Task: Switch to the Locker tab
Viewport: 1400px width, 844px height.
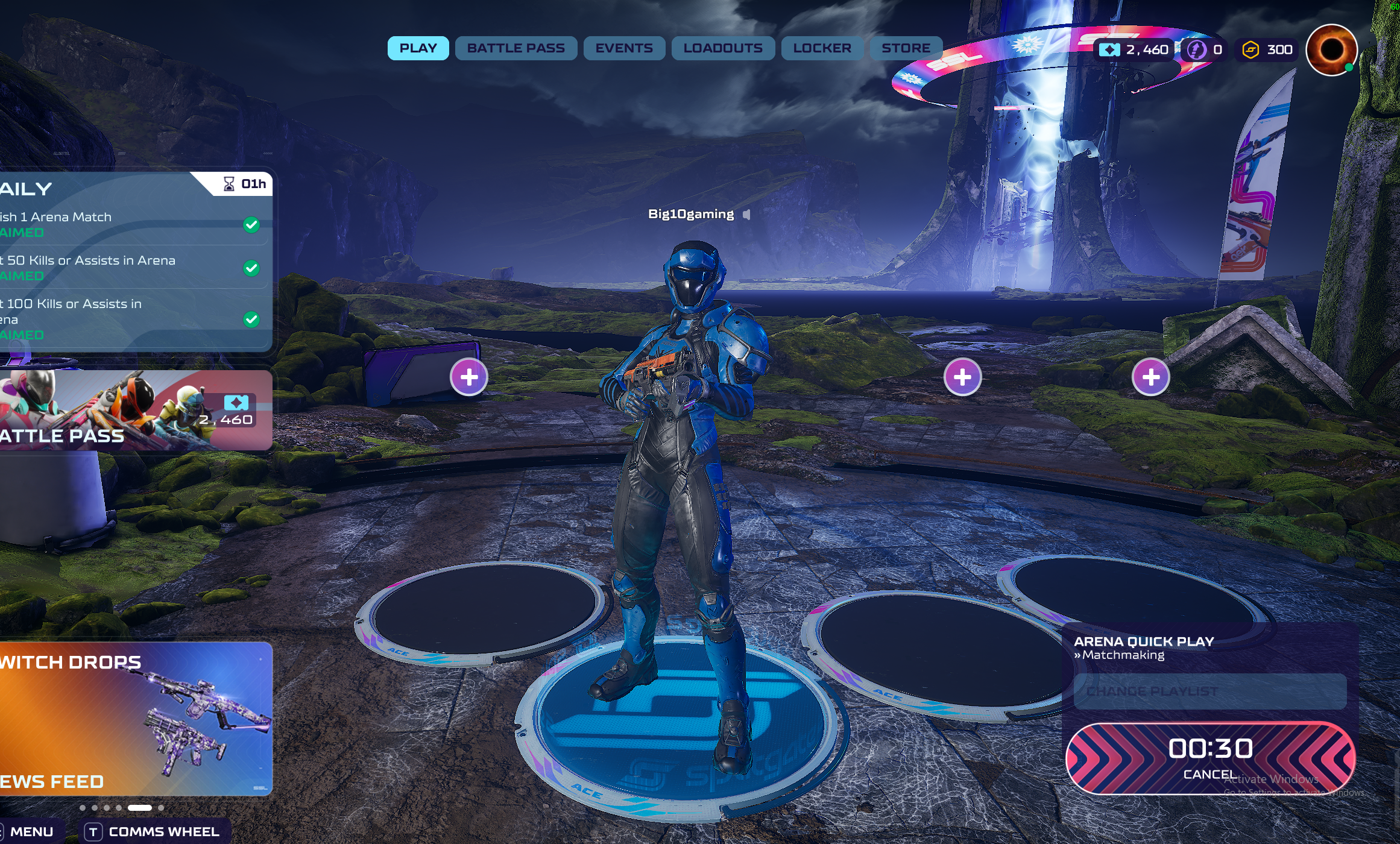Action: click(822, 48)
